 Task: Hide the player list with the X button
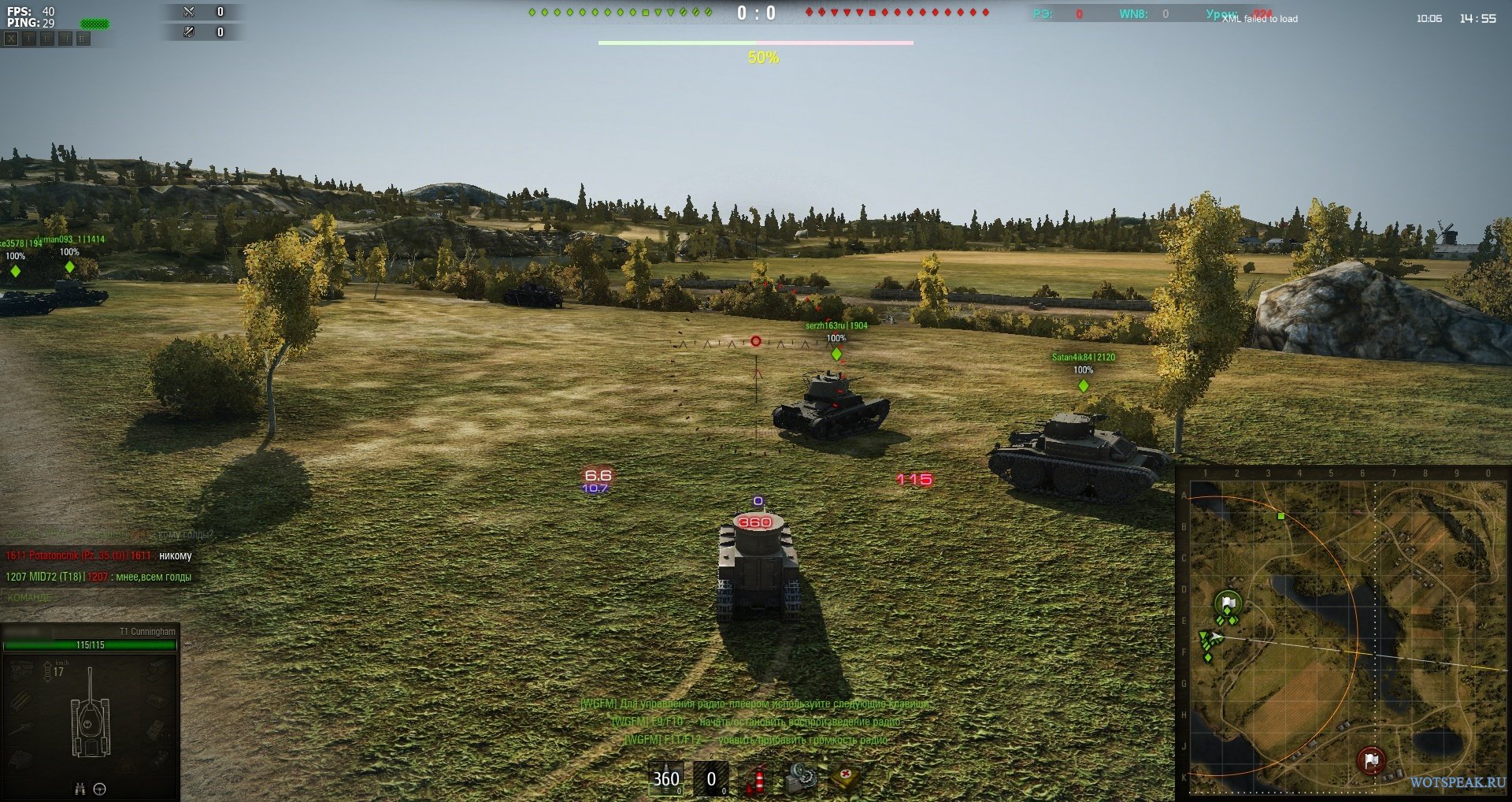pos(11,39)
